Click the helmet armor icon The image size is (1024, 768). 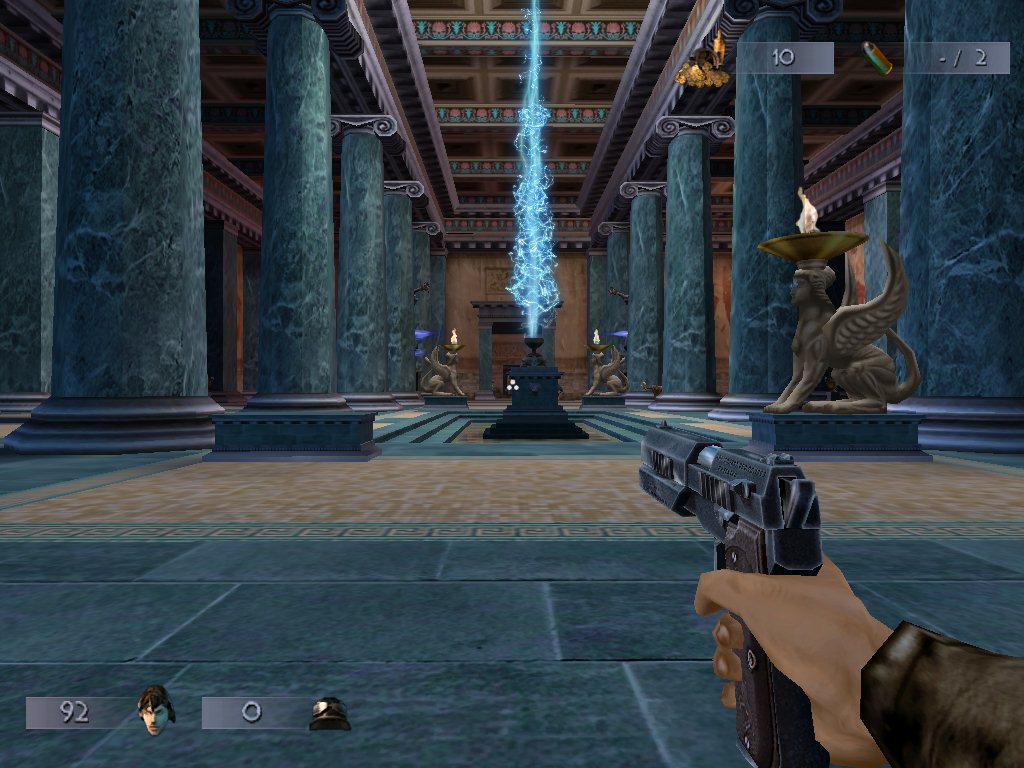[329, 713]
